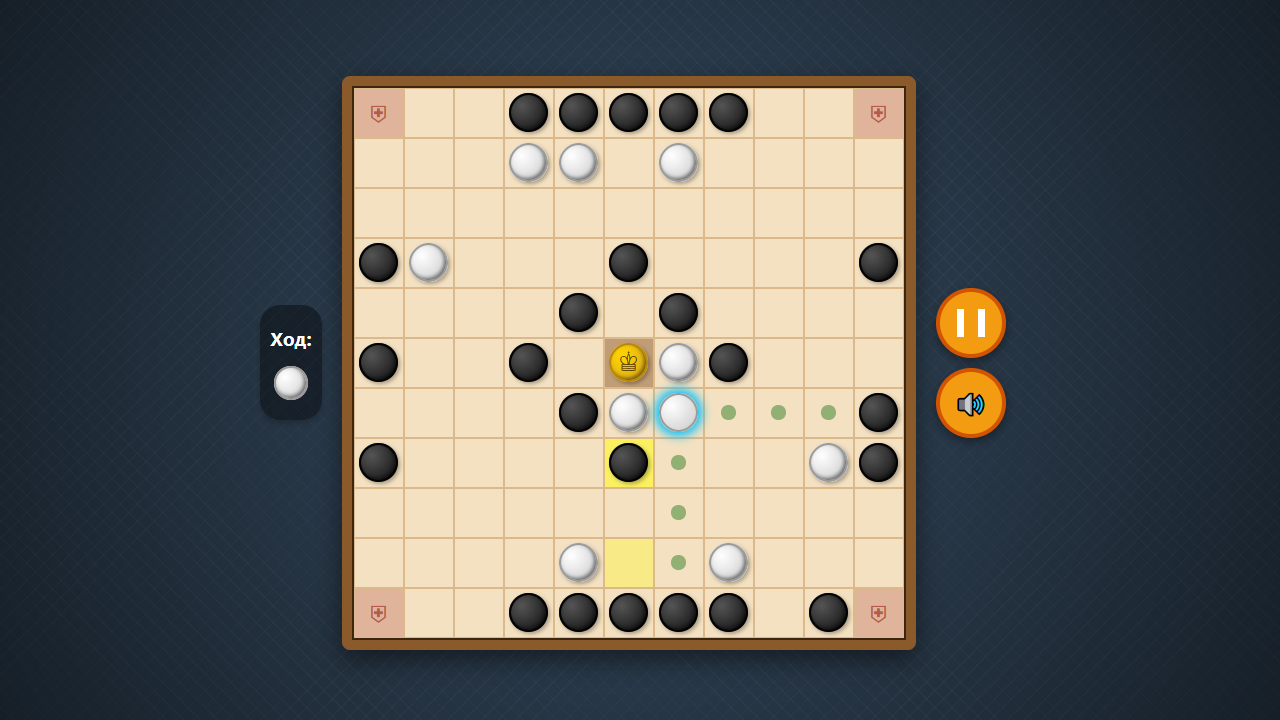Click the top-left corner fortress shield icon
This screenshot has width=1280, height=720.
pyautogui.click(x=378, y=113)
